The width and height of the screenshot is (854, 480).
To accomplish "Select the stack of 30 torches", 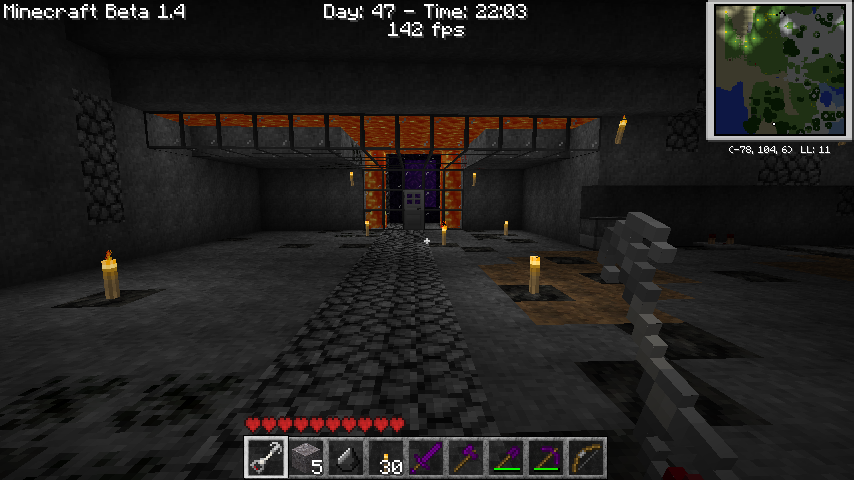I will click(385, 458).
